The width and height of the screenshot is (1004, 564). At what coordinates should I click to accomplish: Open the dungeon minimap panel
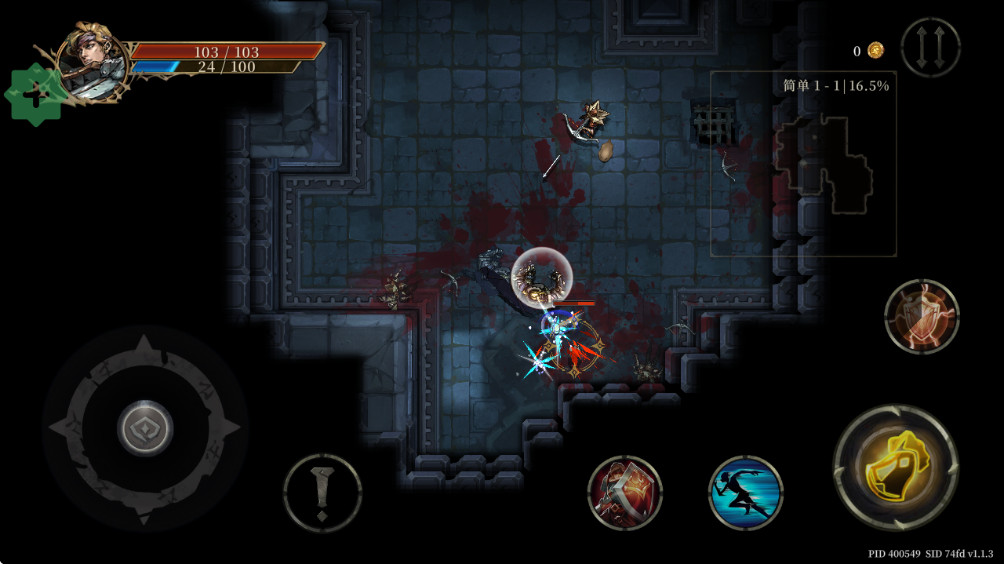point(803,165)
